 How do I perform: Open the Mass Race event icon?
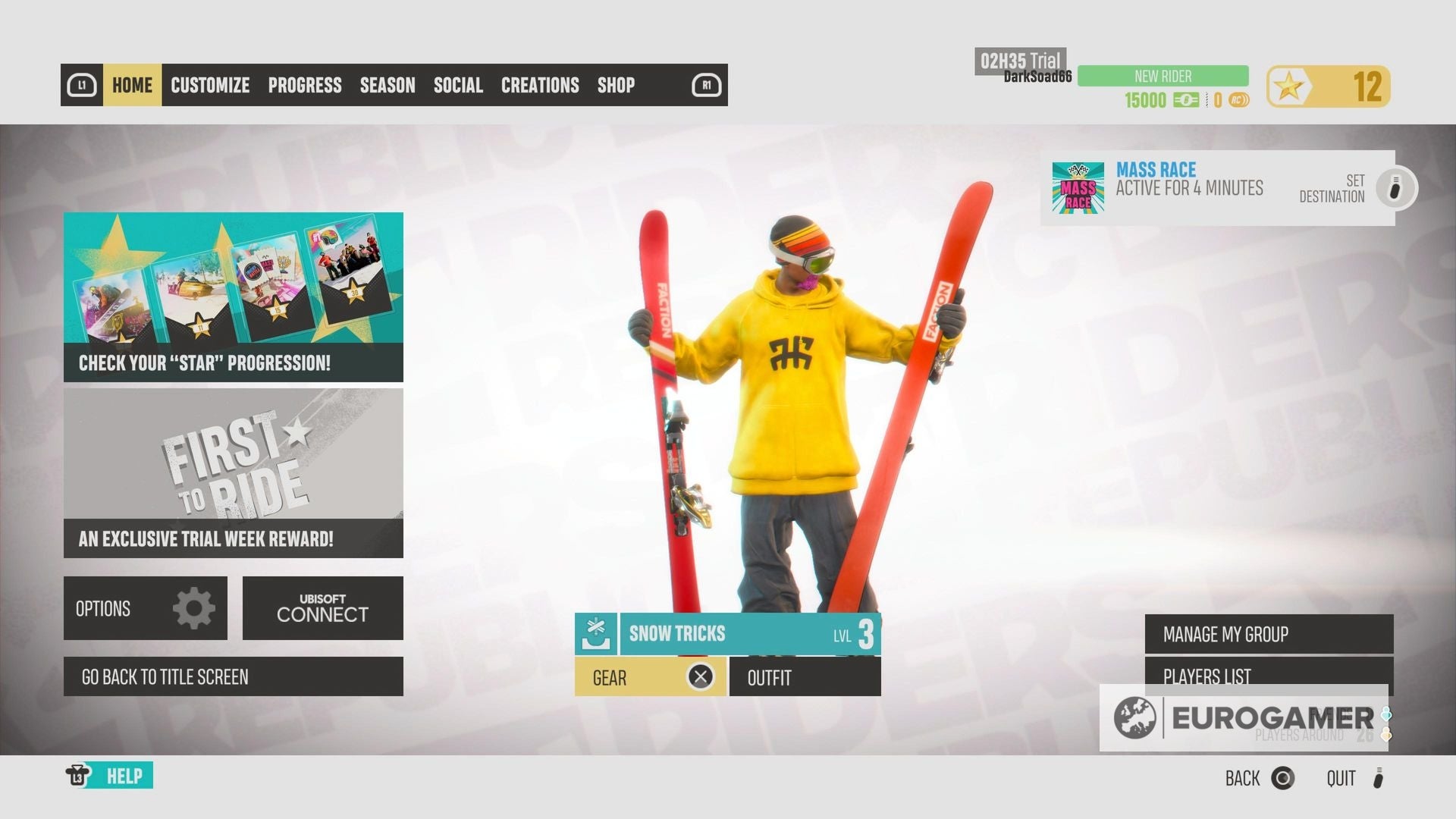pos(1077,188)
